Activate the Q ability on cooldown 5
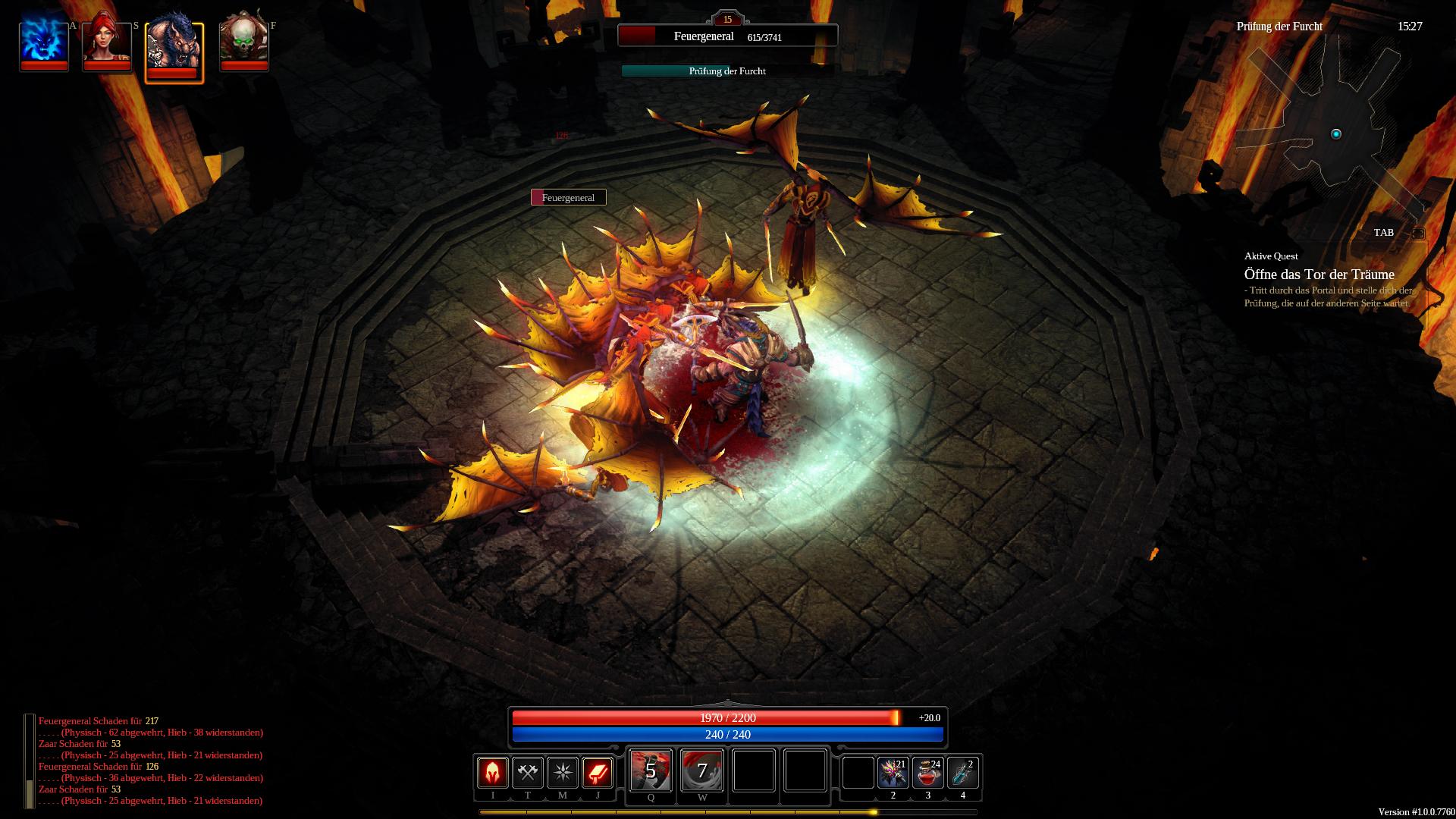Image resolution: width=1456 pixels, height=819 pixels. coord(651,770)
